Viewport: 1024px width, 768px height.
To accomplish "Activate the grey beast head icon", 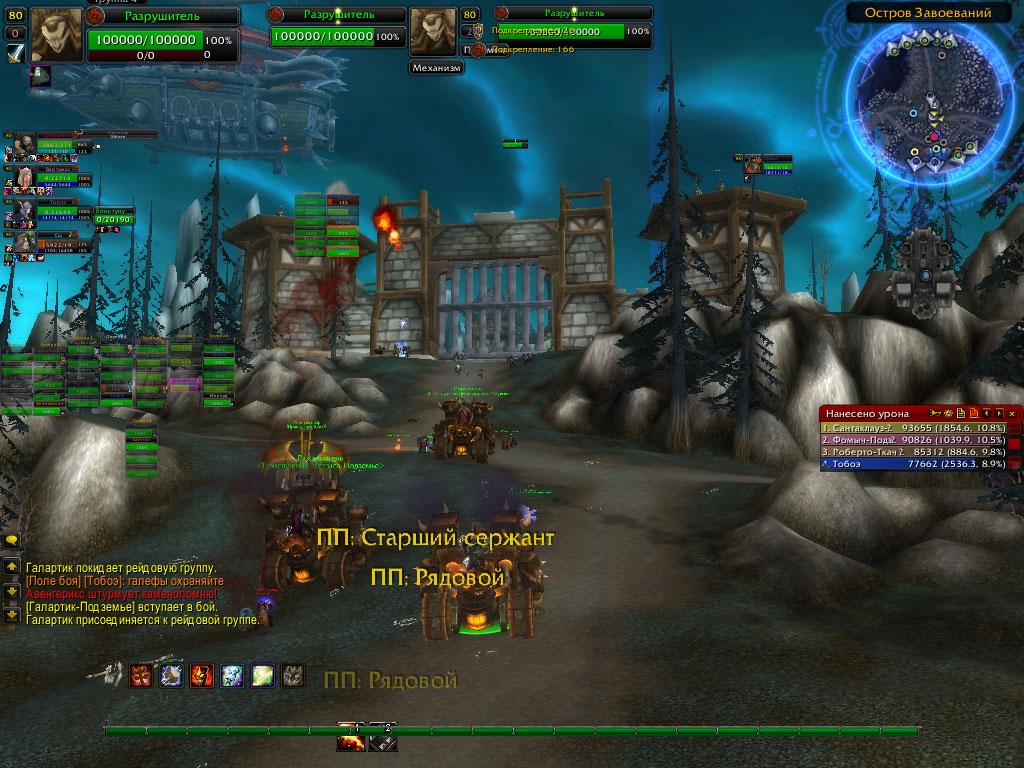I will pos(293,676).
